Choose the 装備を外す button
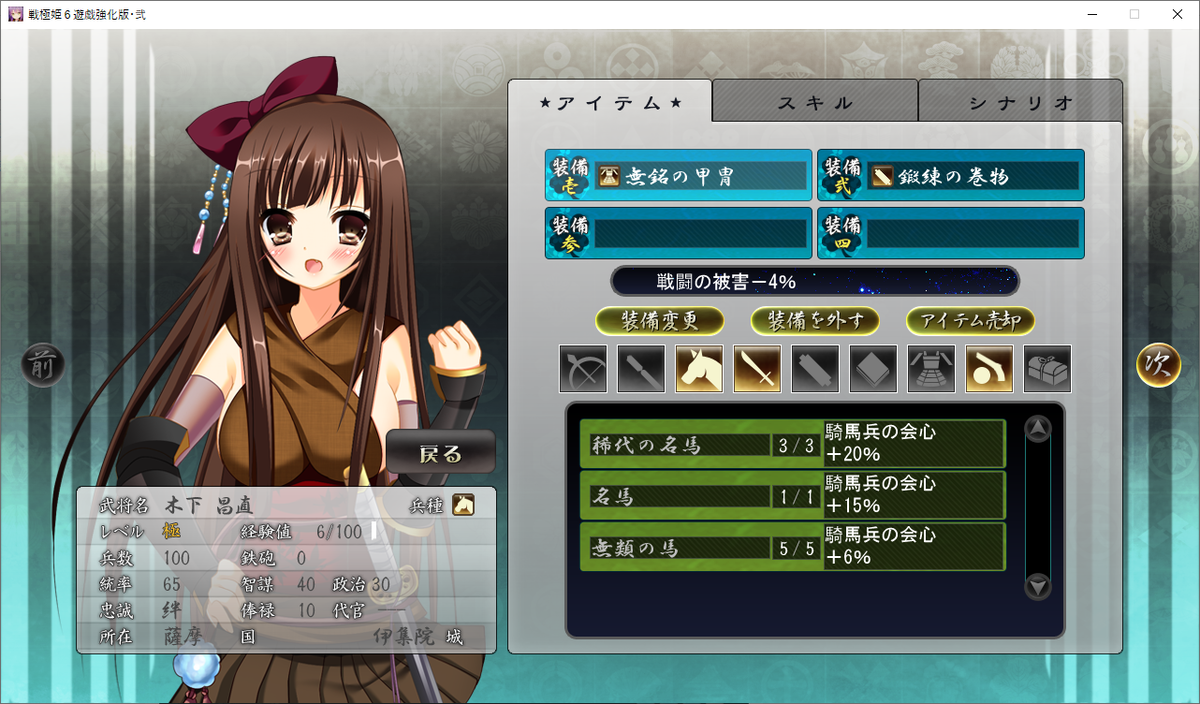 coord(815,321)
